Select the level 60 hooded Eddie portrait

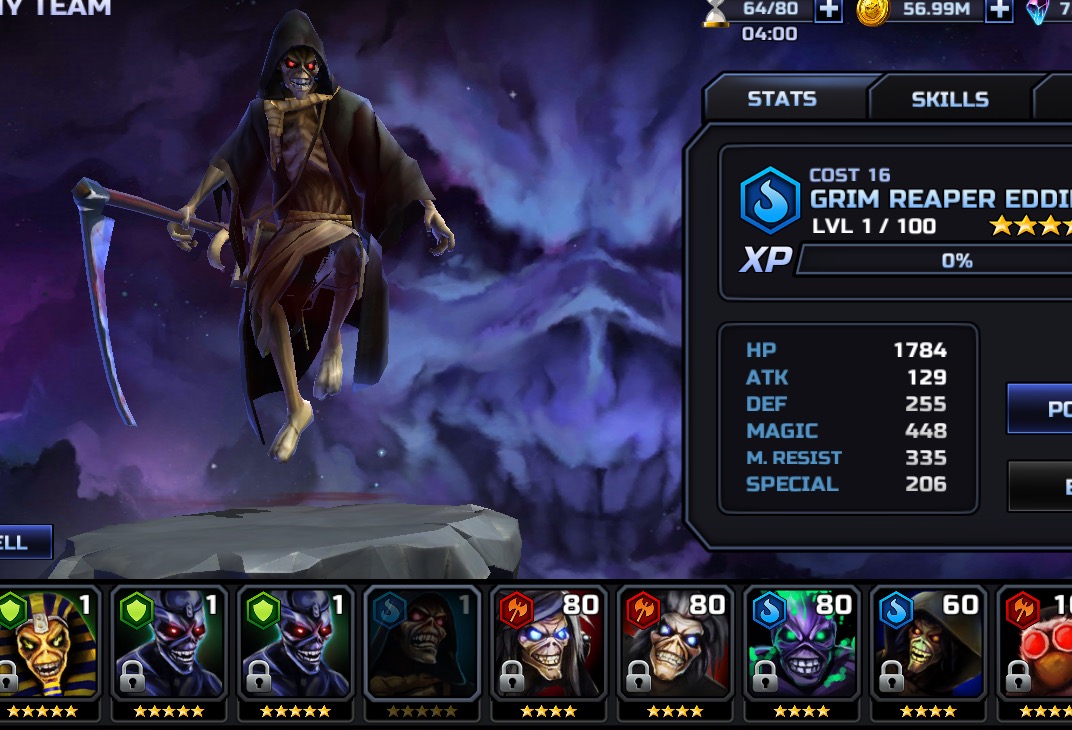pyautogui.click(x=929, y=645)
